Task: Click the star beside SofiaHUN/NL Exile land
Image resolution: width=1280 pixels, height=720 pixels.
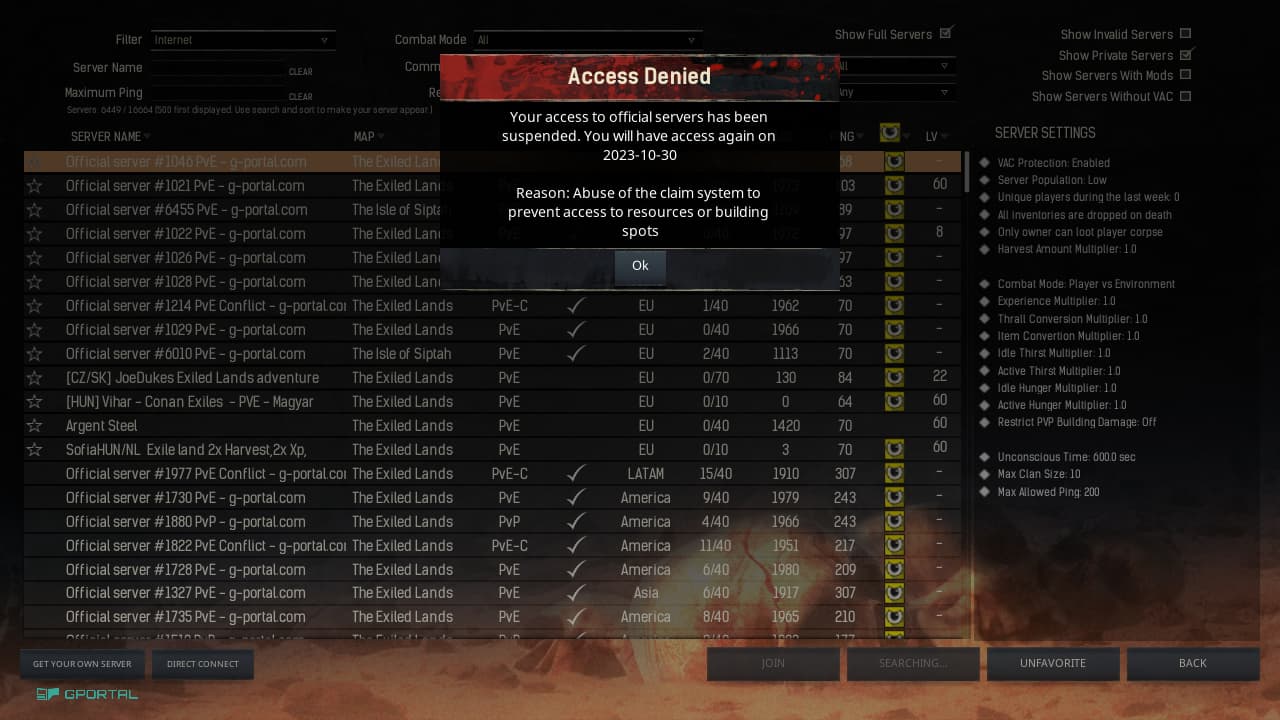Action: (x=34, y=448)
